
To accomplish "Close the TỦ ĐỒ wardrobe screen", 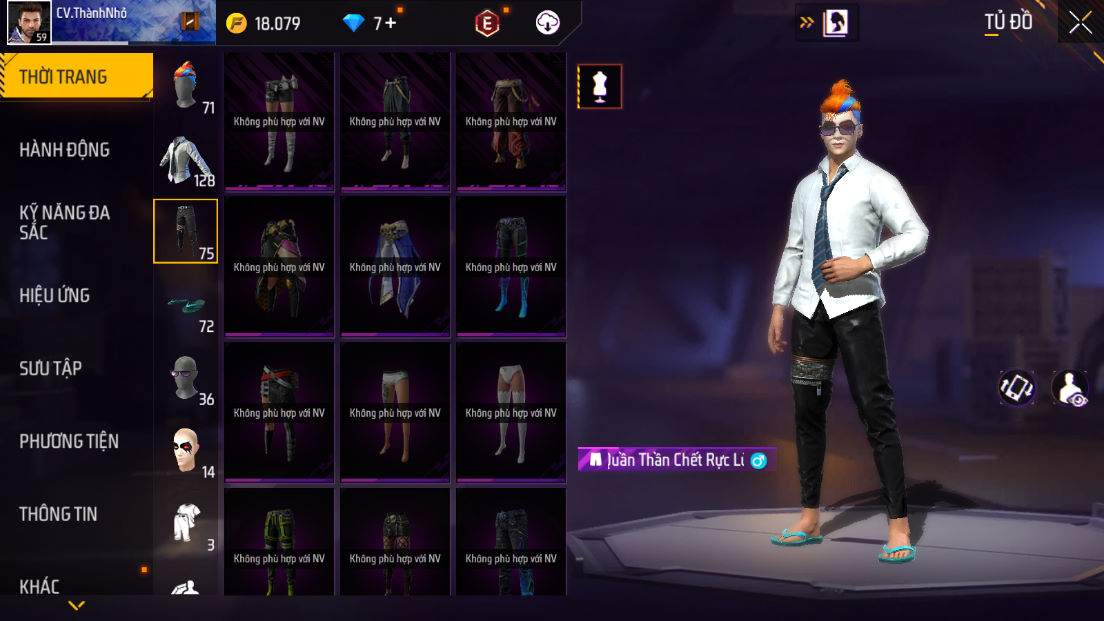I will click(x=1080, y=22).
